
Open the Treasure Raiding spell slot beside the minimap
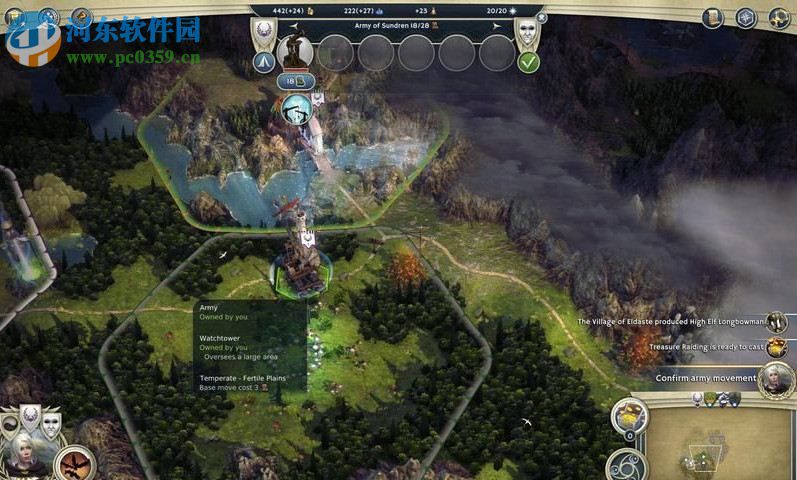point(630,415)
